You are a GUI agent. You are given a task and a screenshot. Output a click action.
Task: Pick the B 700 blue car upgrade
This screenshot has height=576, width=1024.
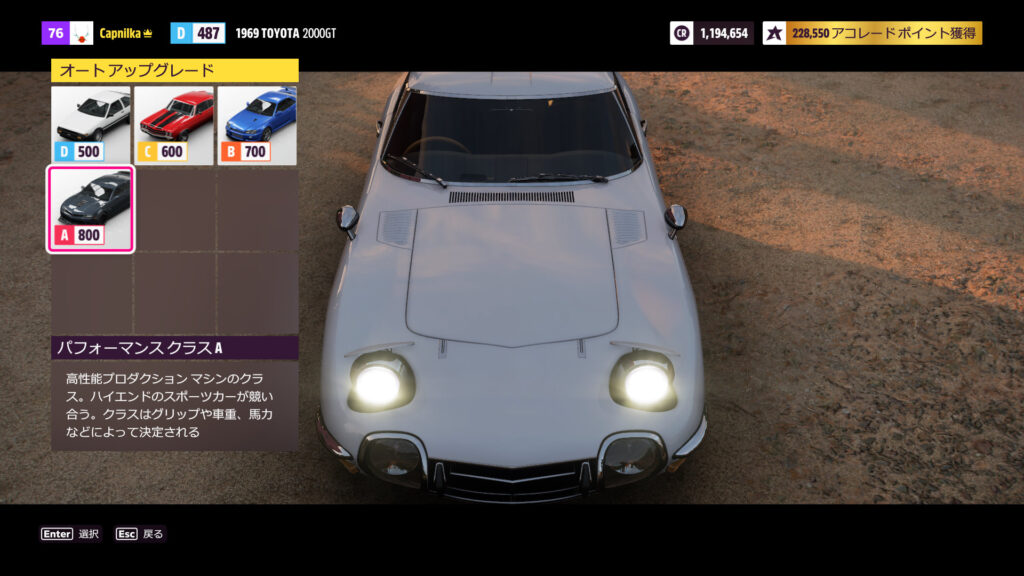coord(257,126)
